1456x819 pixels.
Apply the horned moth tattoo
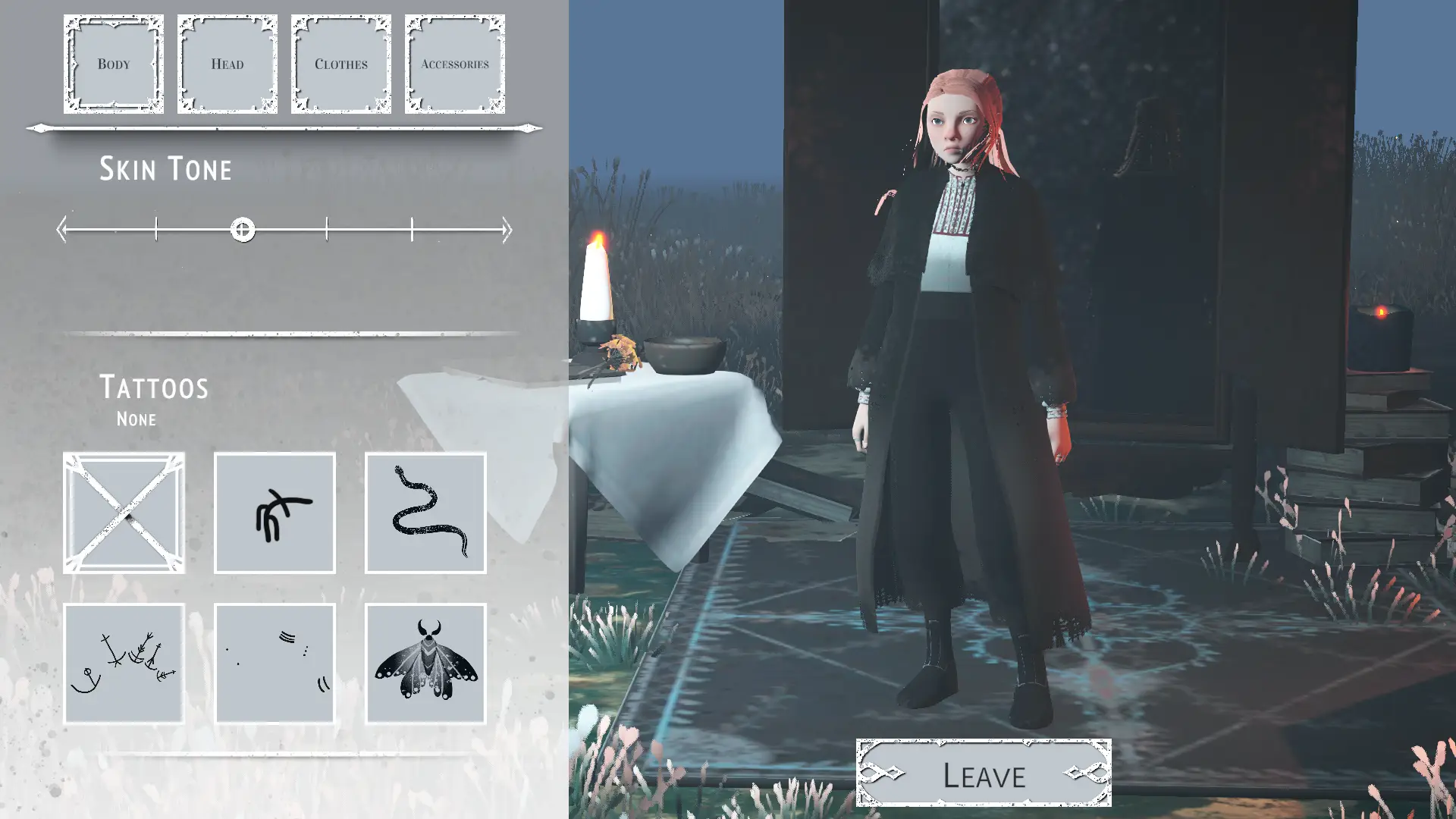click(x=425, y=664)
